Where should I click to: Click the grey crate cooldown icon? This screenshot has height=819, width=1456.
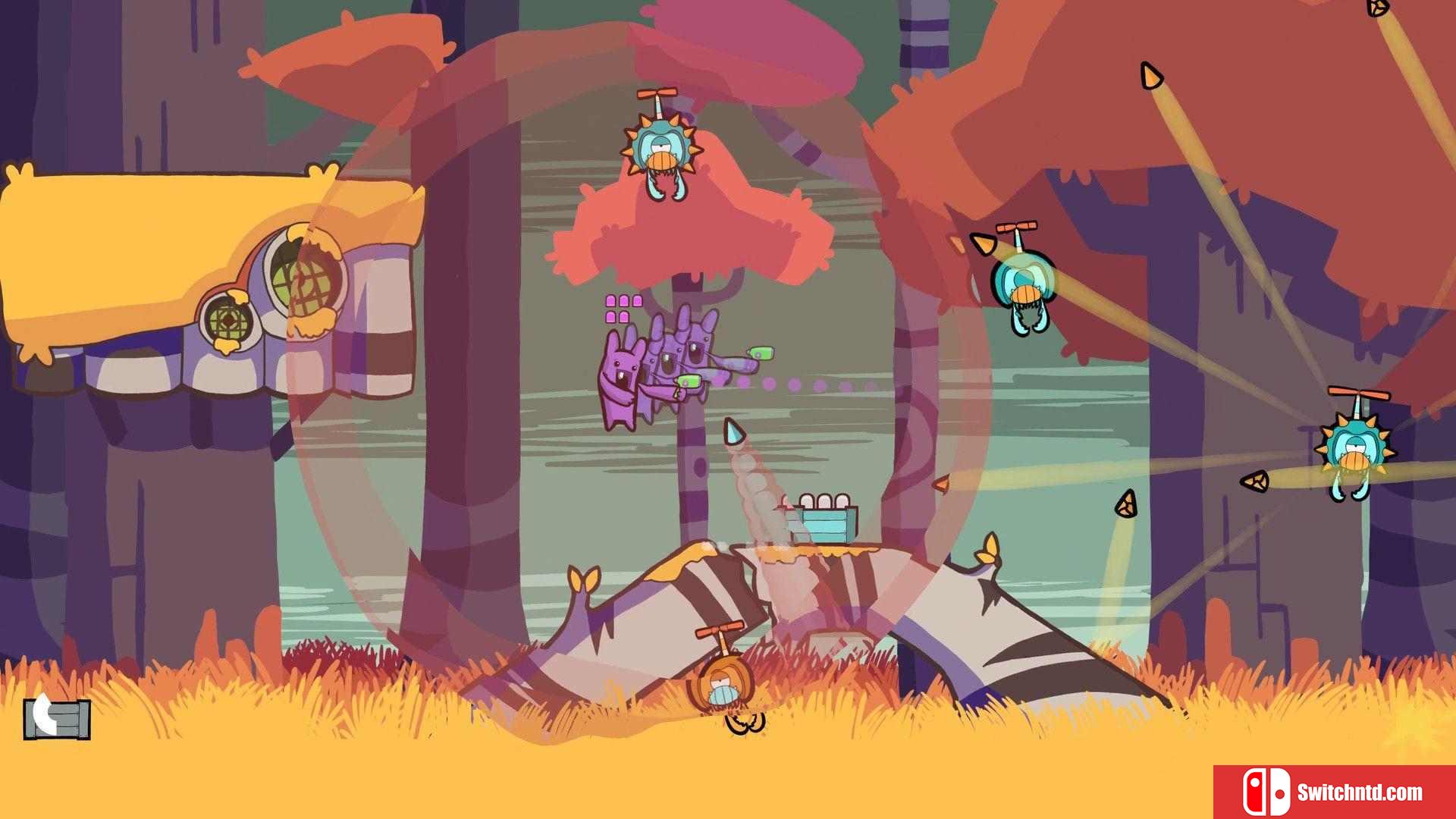(57, 717)
